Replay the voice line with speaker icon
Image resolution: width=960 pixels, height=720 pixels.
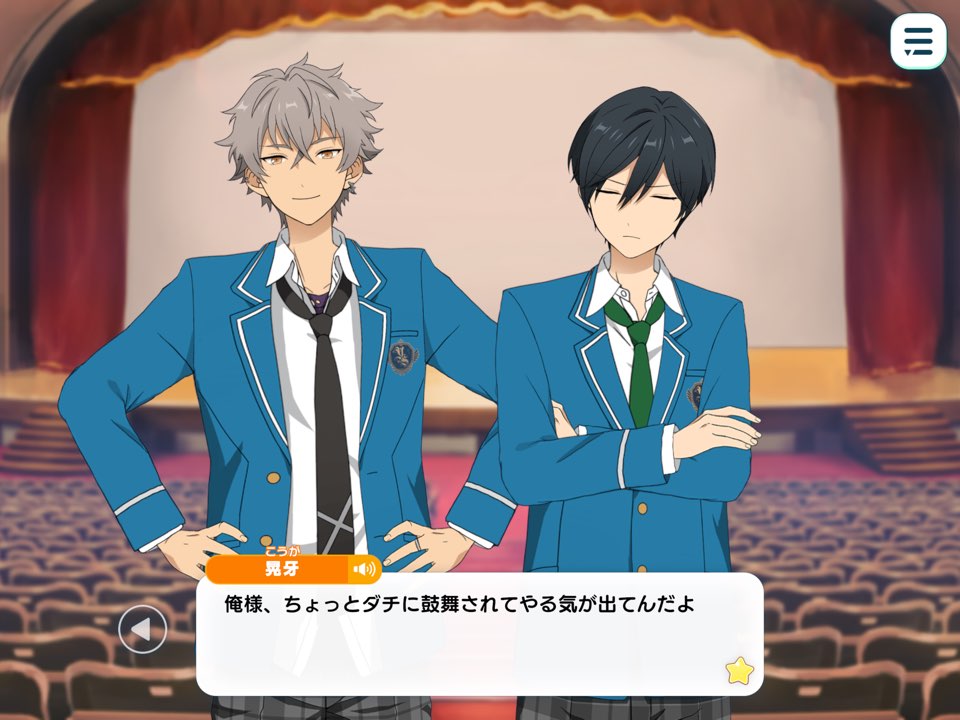coord(363,570)
